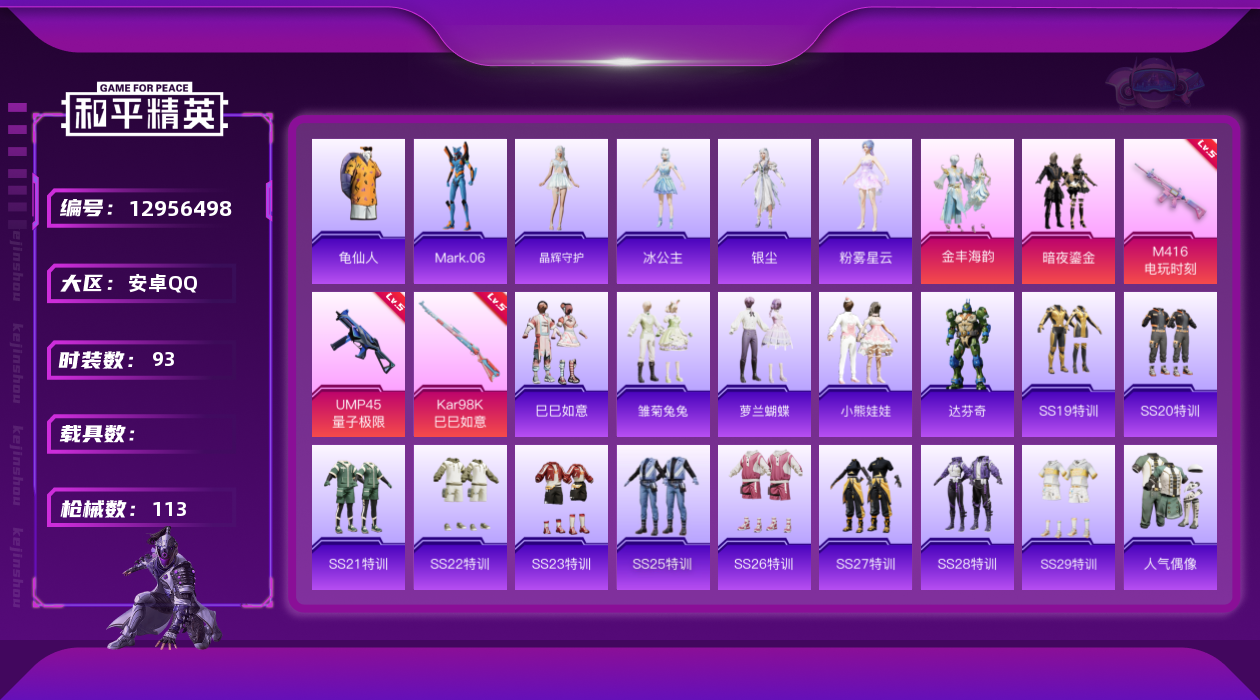The image size is (1260, 700).
Task: Pick the Kar98K 巳巳如意 rifle skin
Action: (460, 364)
